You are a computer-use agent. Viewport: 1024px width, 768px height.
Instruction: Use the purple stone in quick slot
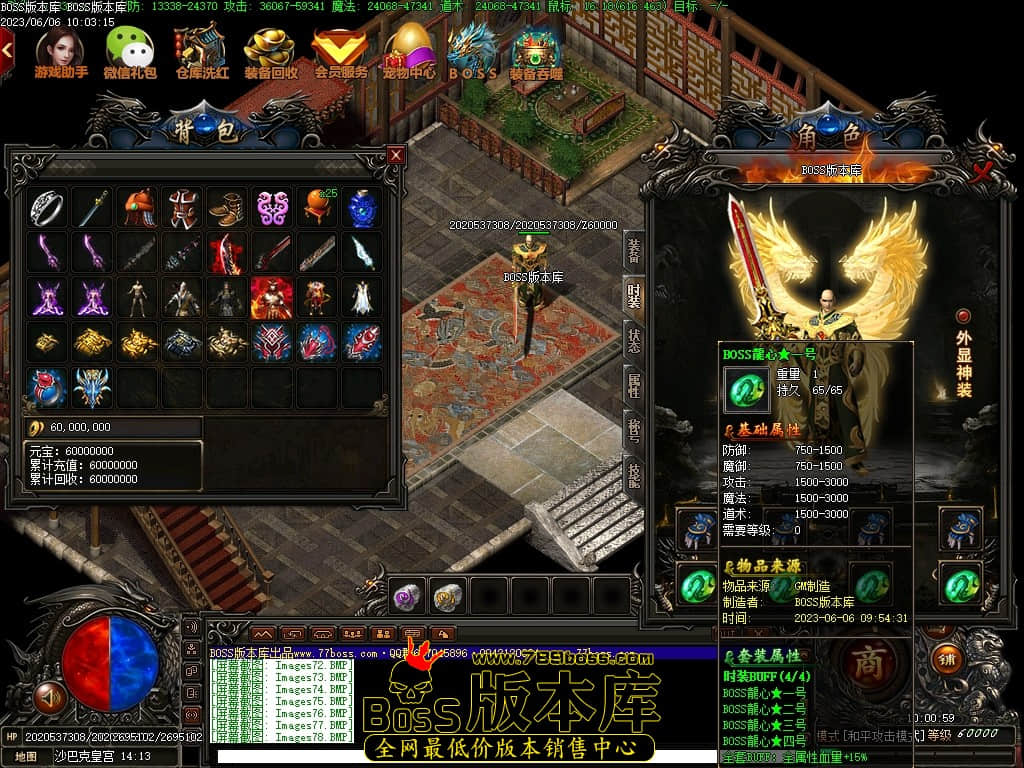pyautogui.click(x=406, y=597)
